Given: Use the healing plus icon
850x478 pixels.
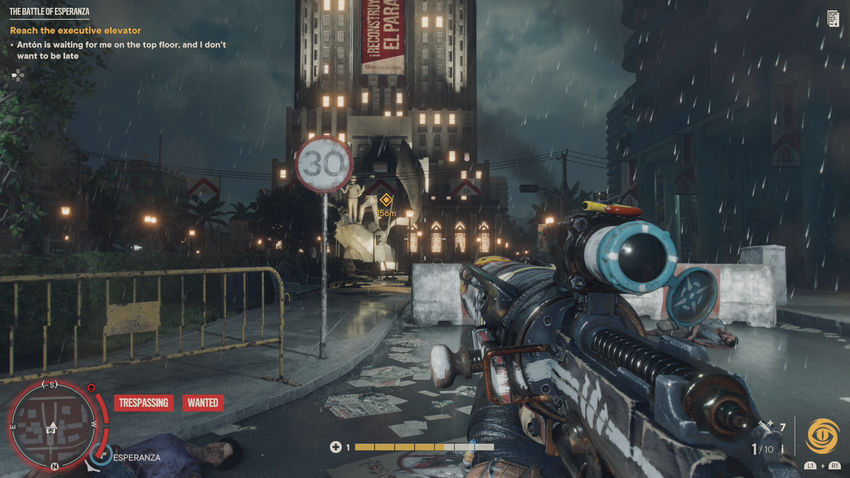Looking at the screenshot, I should pyautogui.click(x=336, y=447).
